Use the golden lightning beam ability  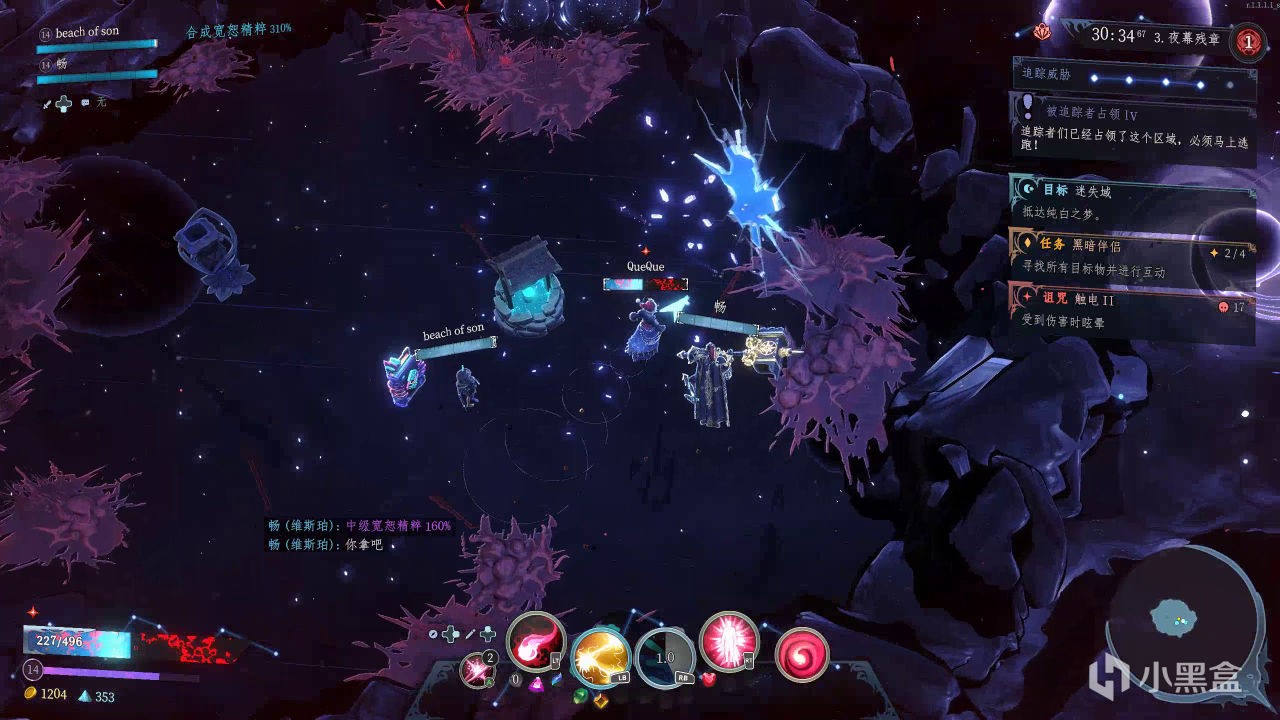coord(600,656)
